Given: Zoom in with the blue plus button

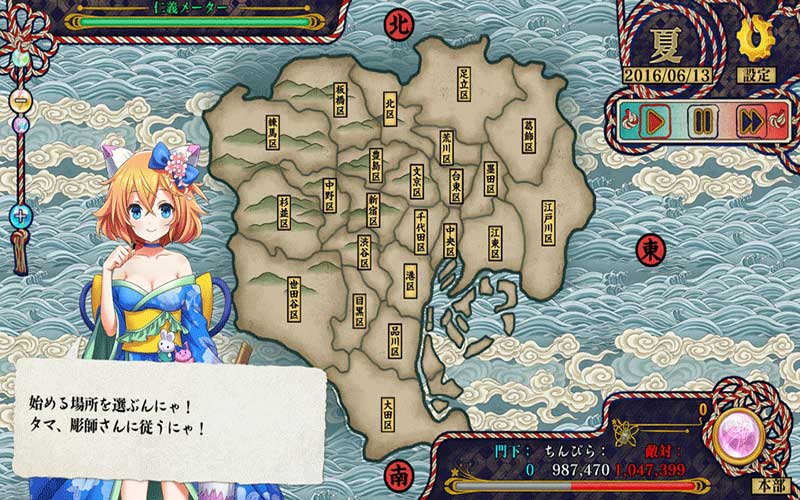Looking at the screenshot, I should (19, 215).
